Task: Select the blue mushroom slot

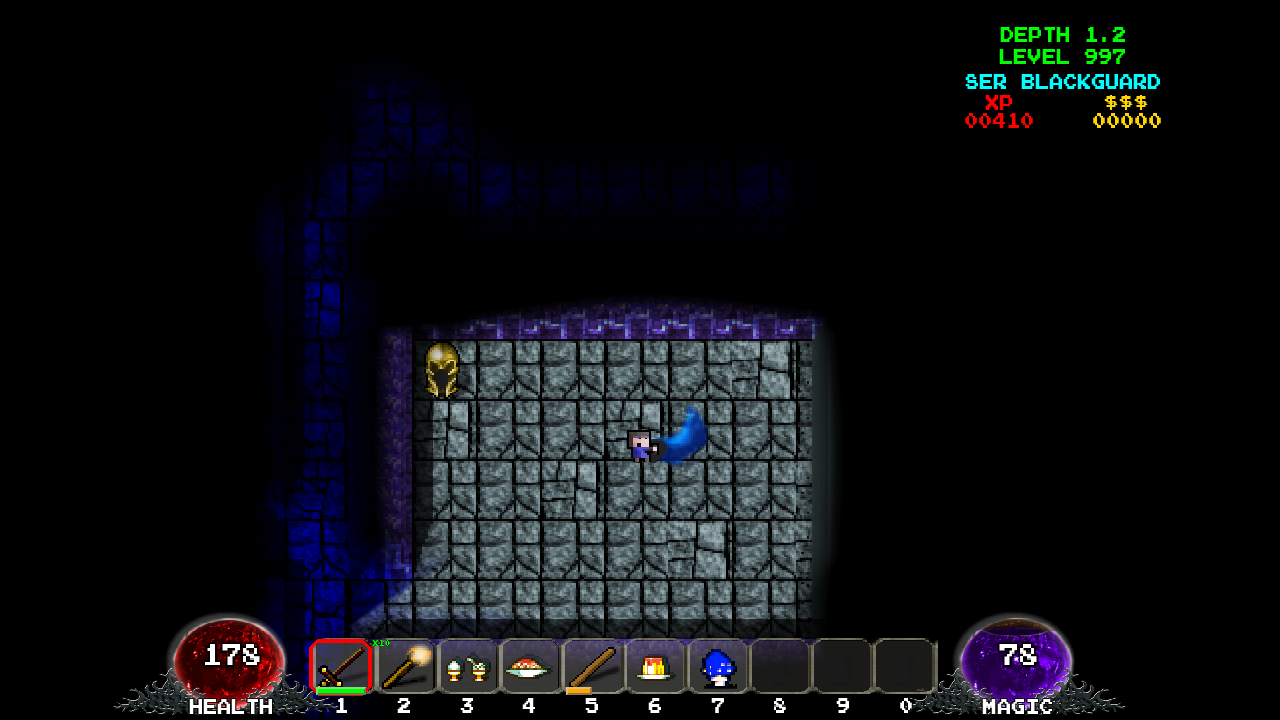Action: click(717, 666)
